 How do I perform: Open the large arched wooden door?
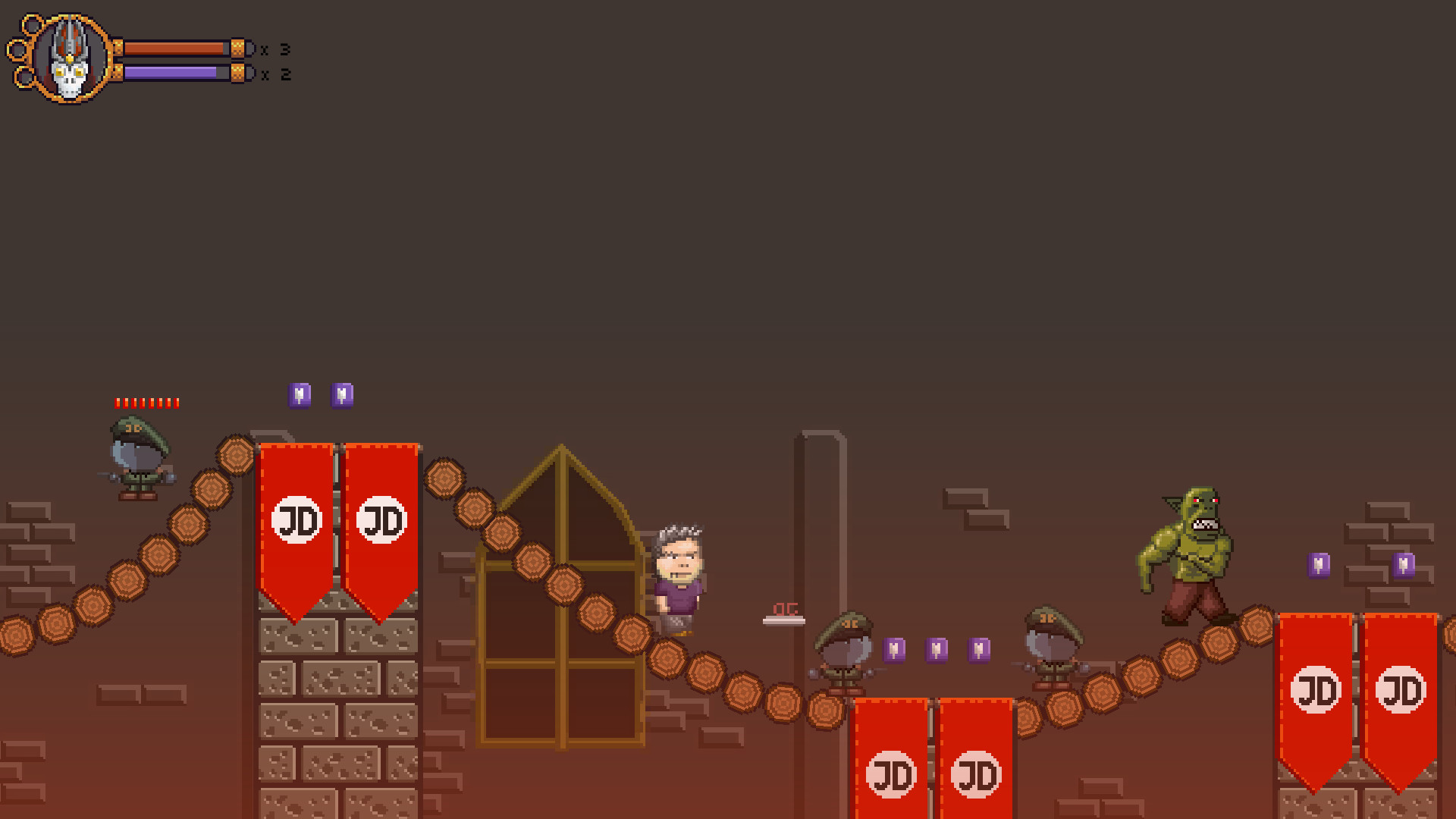pyautogui.click(x=561, y=599)
